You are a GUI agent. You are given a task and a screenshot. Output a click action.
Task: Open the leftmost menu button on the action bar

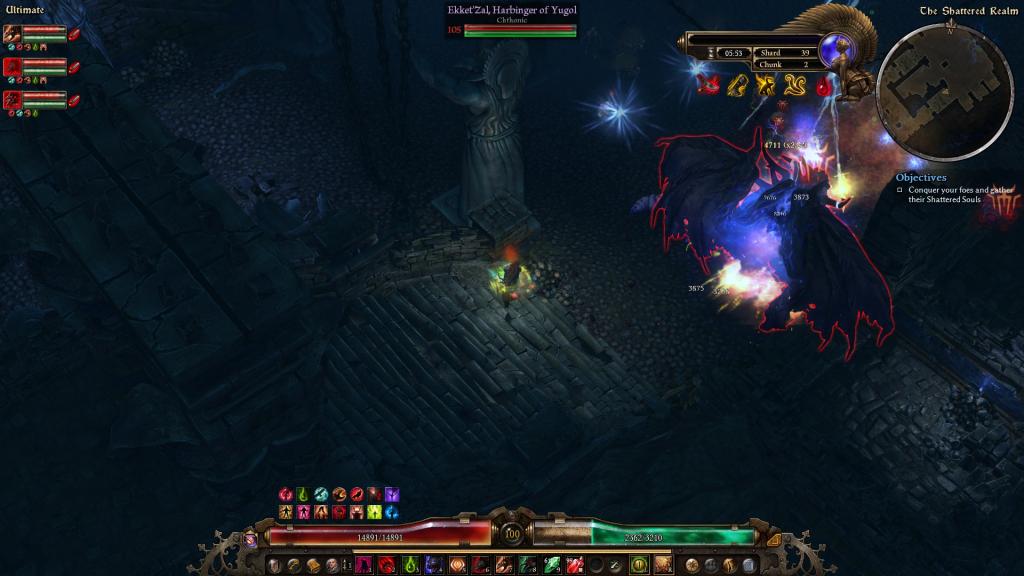[x=274, y=565]
